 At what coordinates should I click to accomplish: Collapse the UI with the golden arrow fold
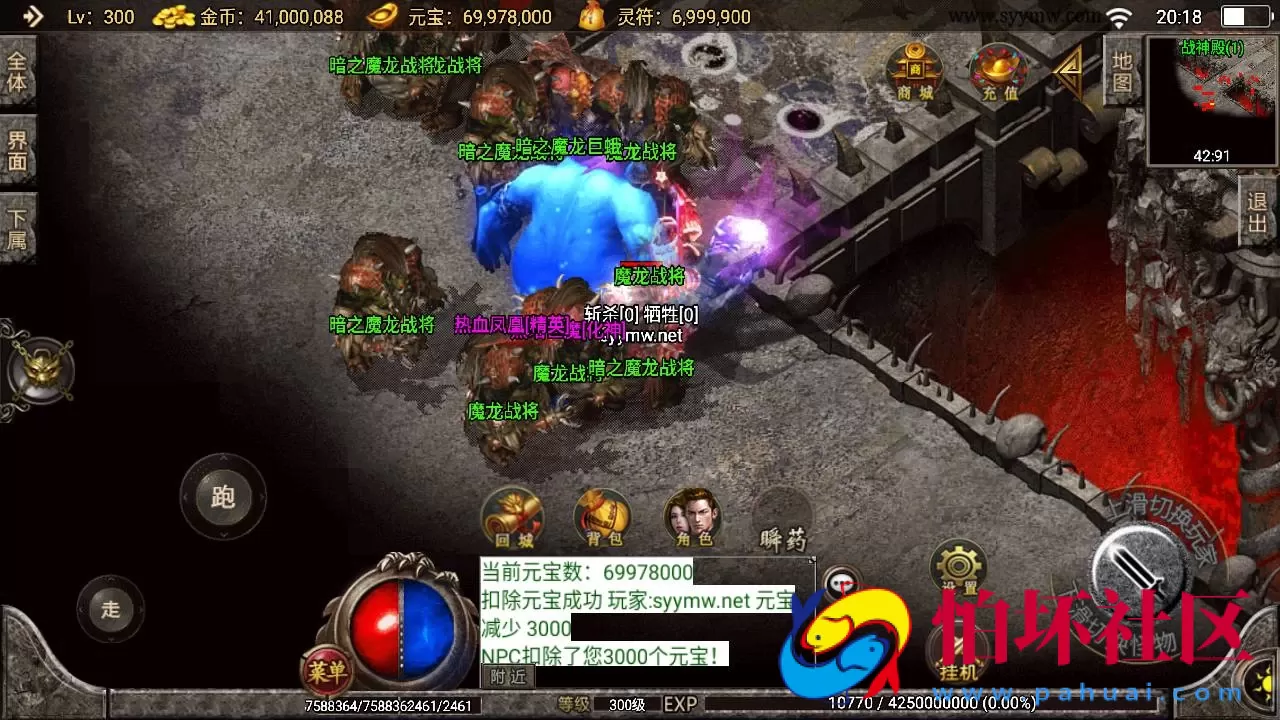click(1069, 74)
